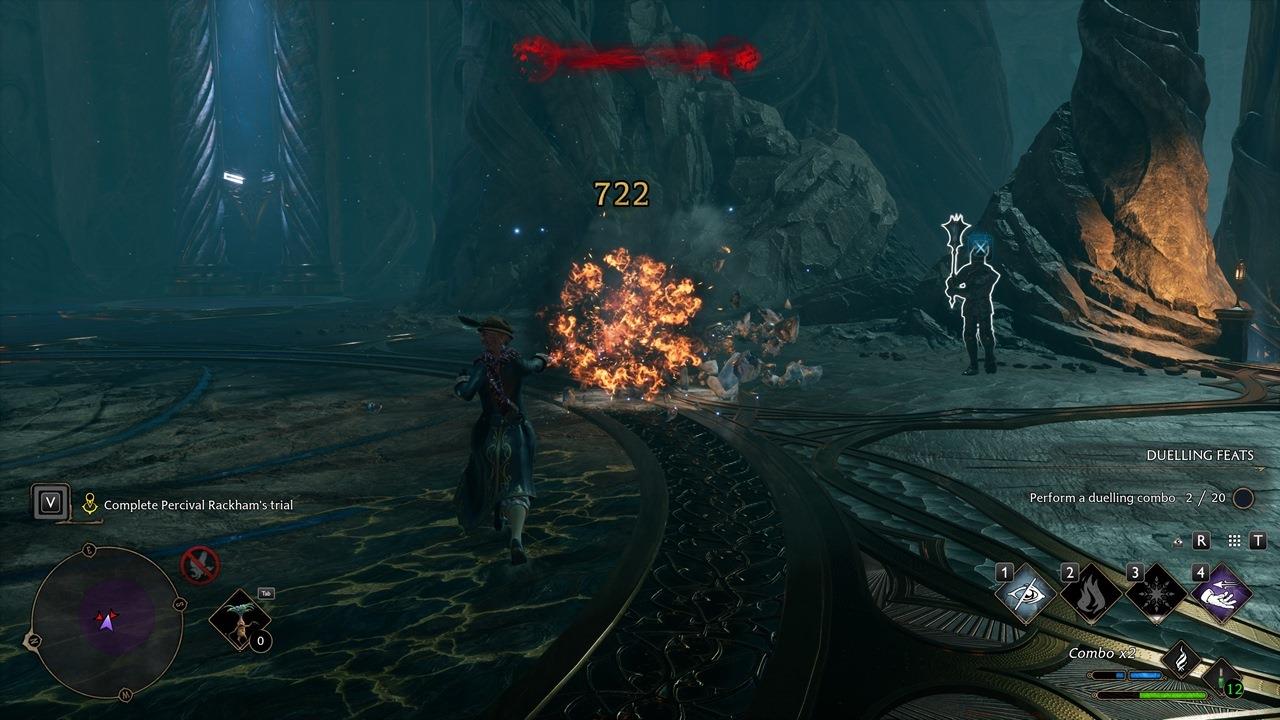Select the DUELLING FEATS panel header
The image size is (1280, 720).
coord(1202,455)
